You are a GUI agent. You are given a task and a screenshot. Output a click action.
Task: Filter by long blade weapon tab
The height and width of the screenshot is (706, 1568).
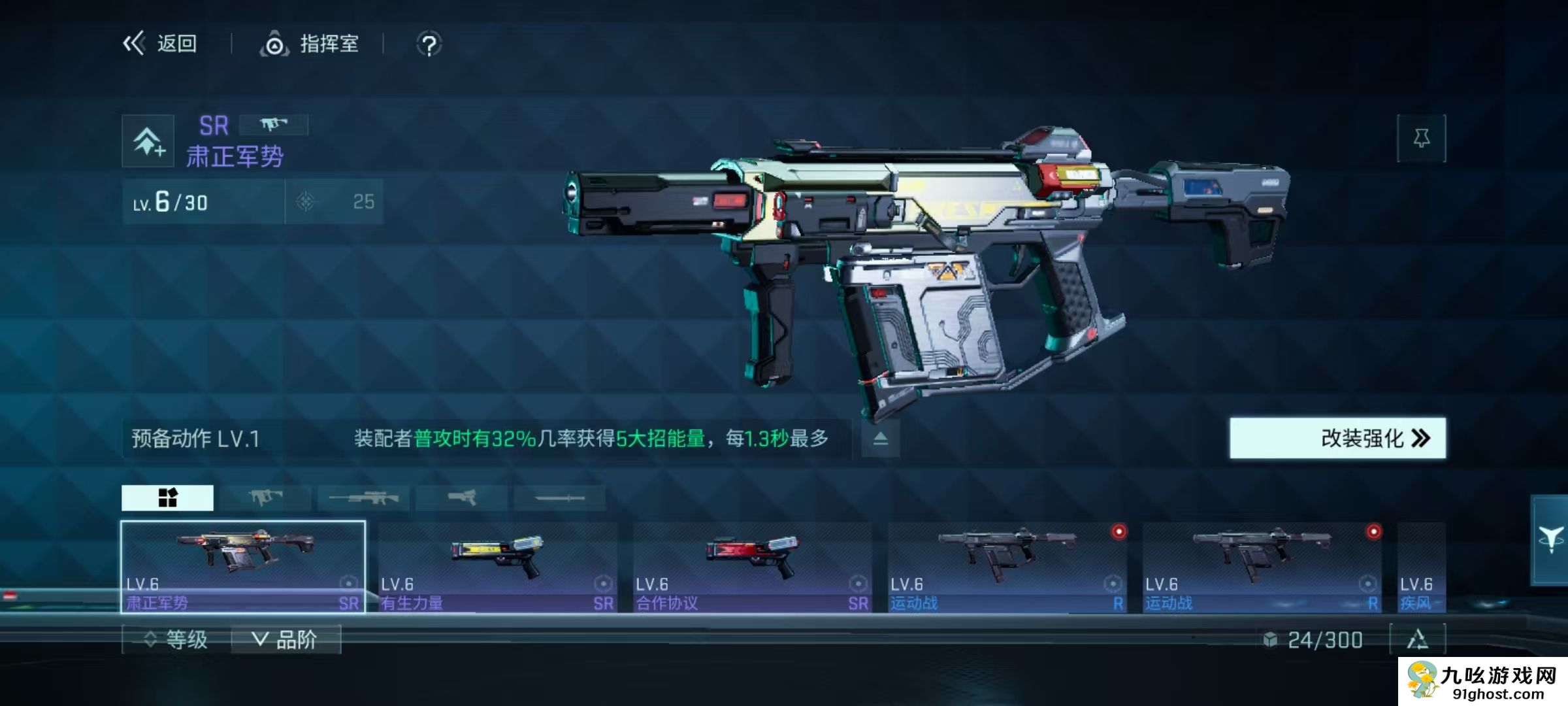click(559, 498)
